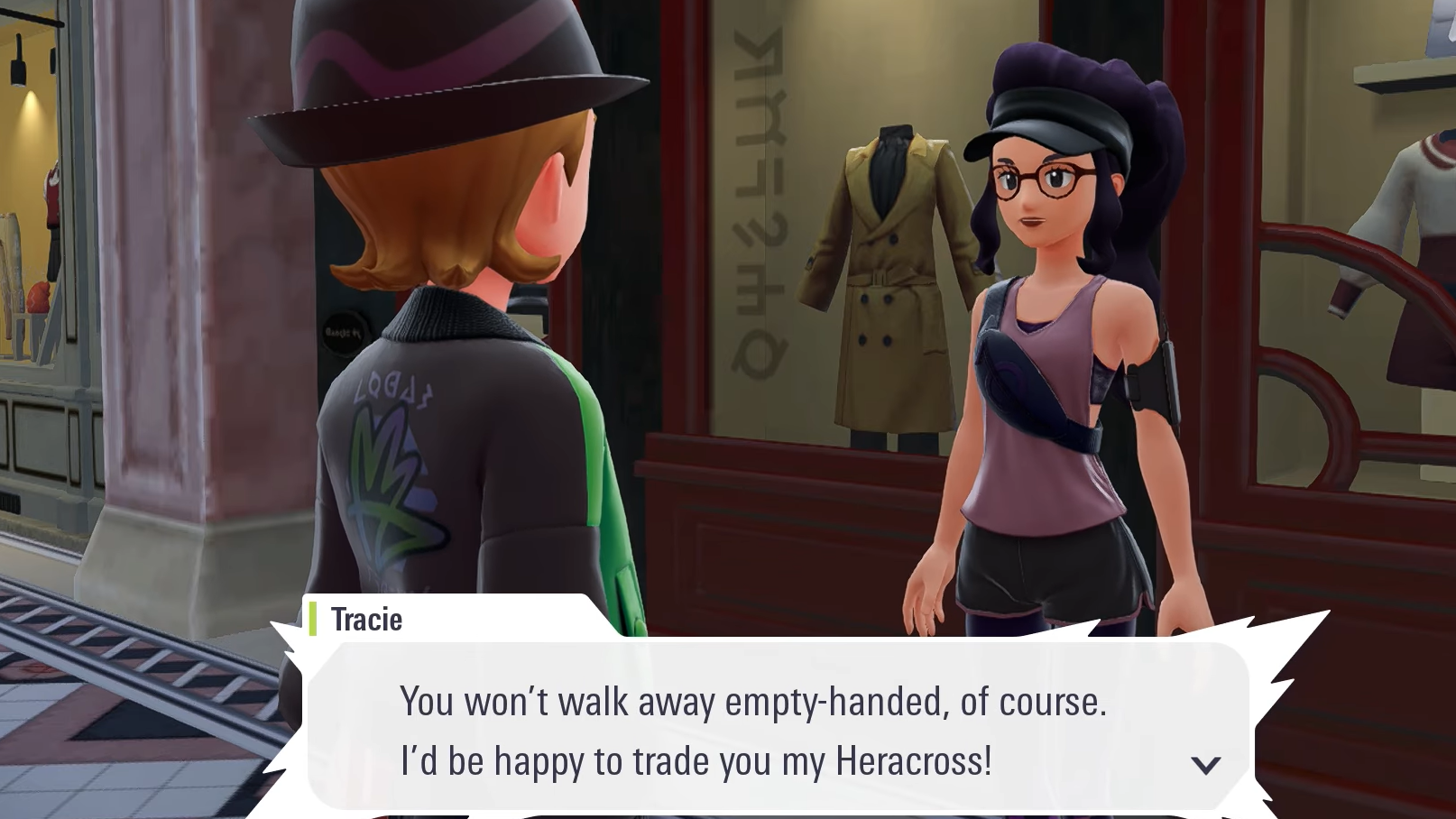Advance dialogue with the down arrow

tap(1205, 765)
